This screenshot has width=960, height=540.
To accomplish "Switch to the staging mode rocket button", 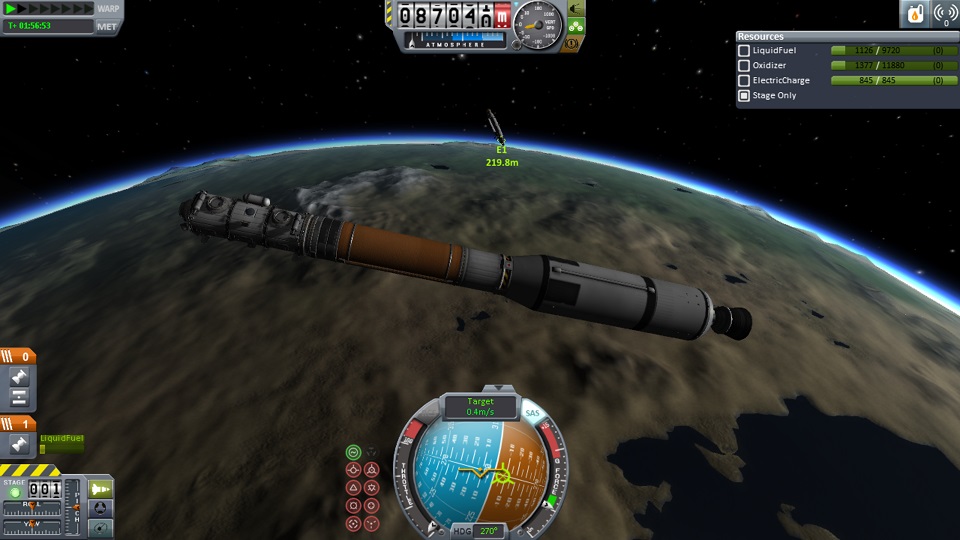I will pos(101,489).
